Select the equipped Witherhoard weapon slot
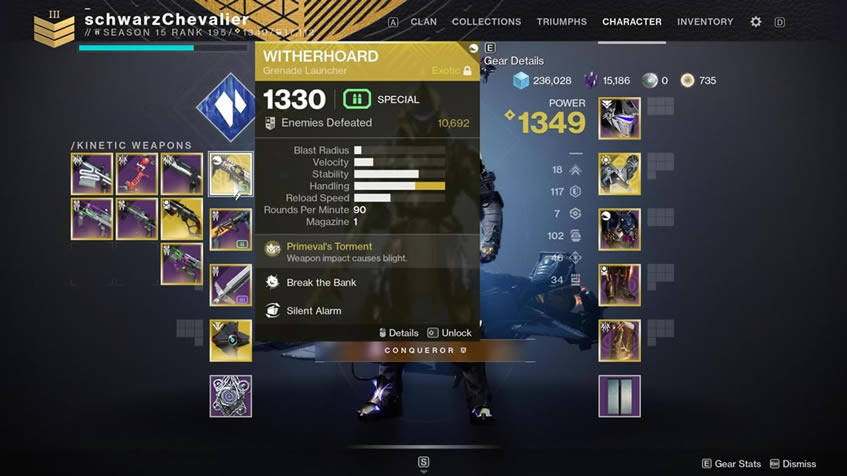The image size is (847, 476). (x=231, y=174)
